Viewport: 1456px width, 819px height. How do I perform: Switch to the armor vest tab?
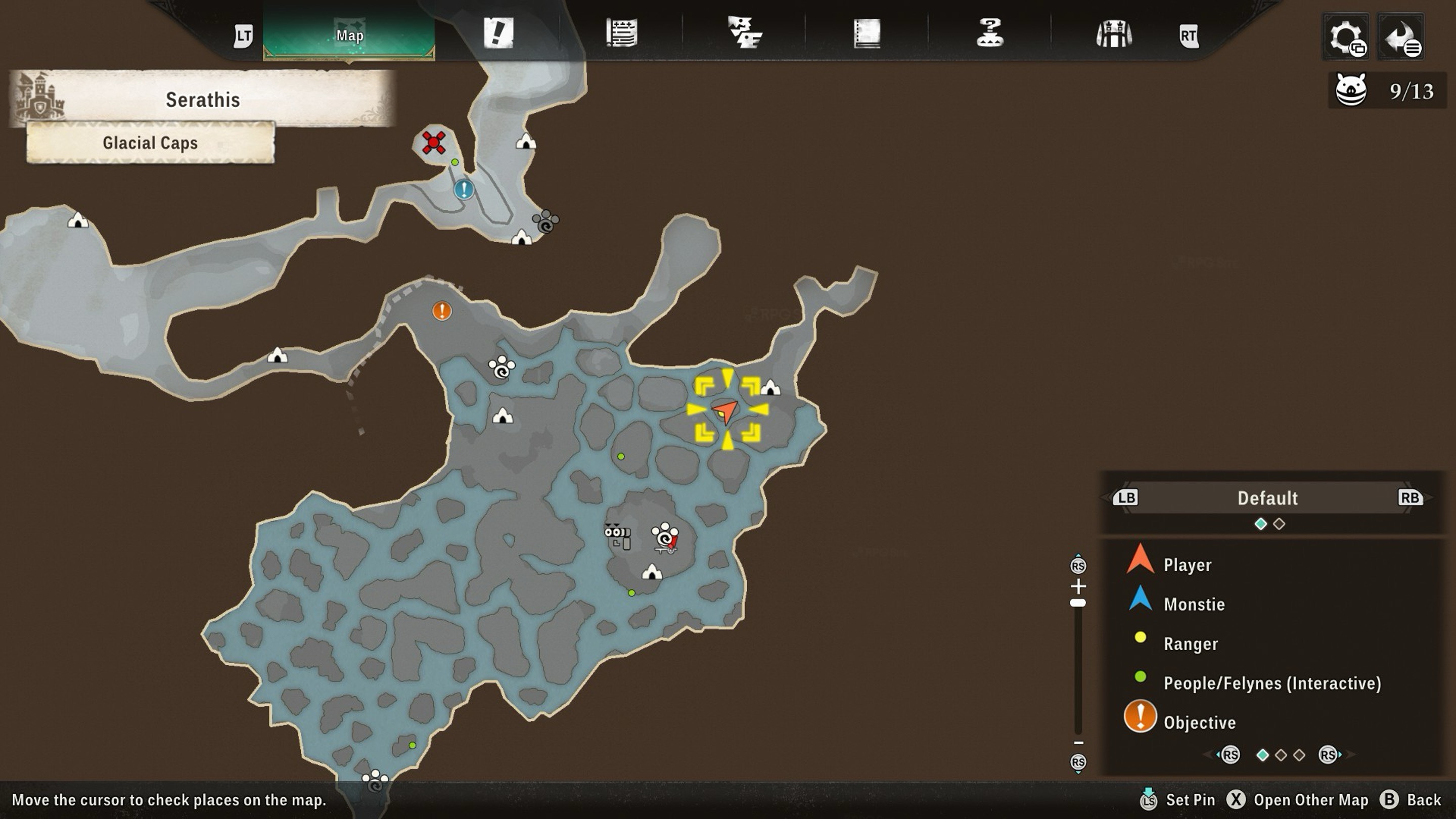(x=1113, y=34)
